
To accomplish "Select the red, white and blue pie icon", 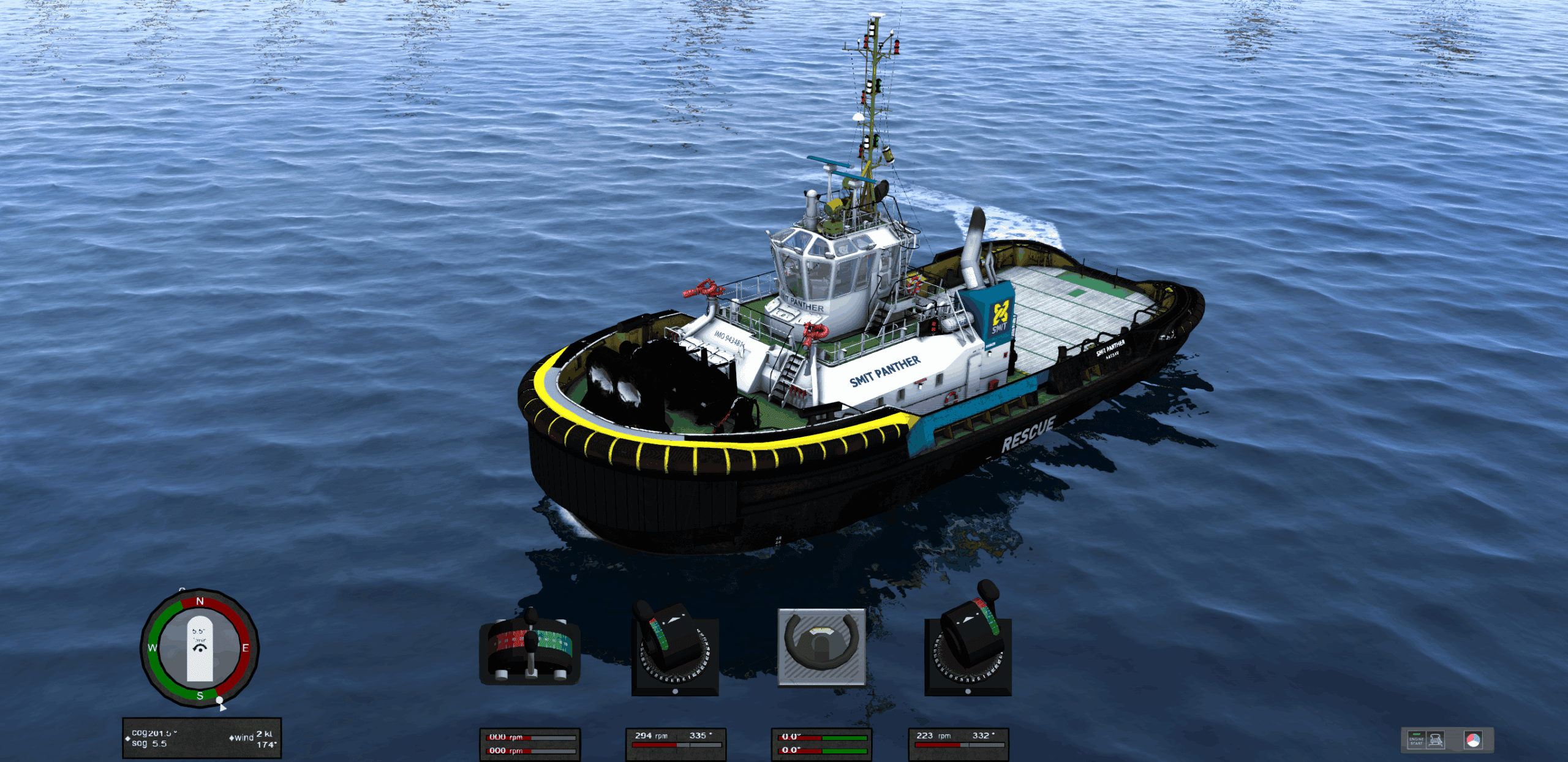I will (x=1472, y=740).
